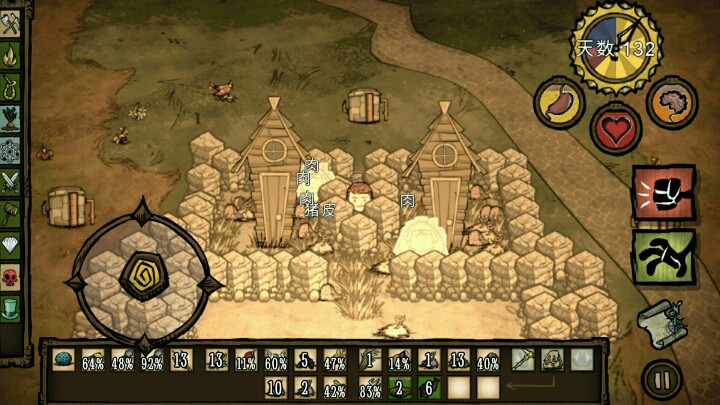
Task: Select the equipped body armor slot
Action: (550, 360)
